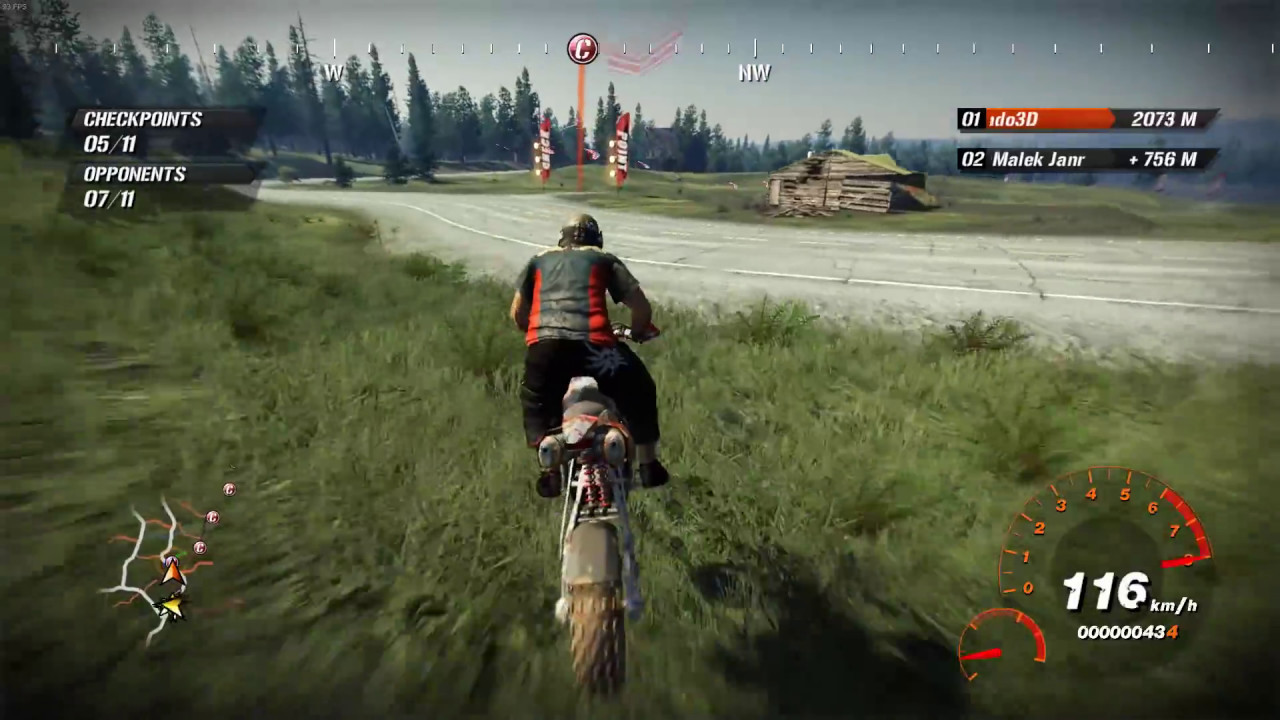Click the yellow star marker on the minimap
The image size is (1280, 720).
click(172, 606)
